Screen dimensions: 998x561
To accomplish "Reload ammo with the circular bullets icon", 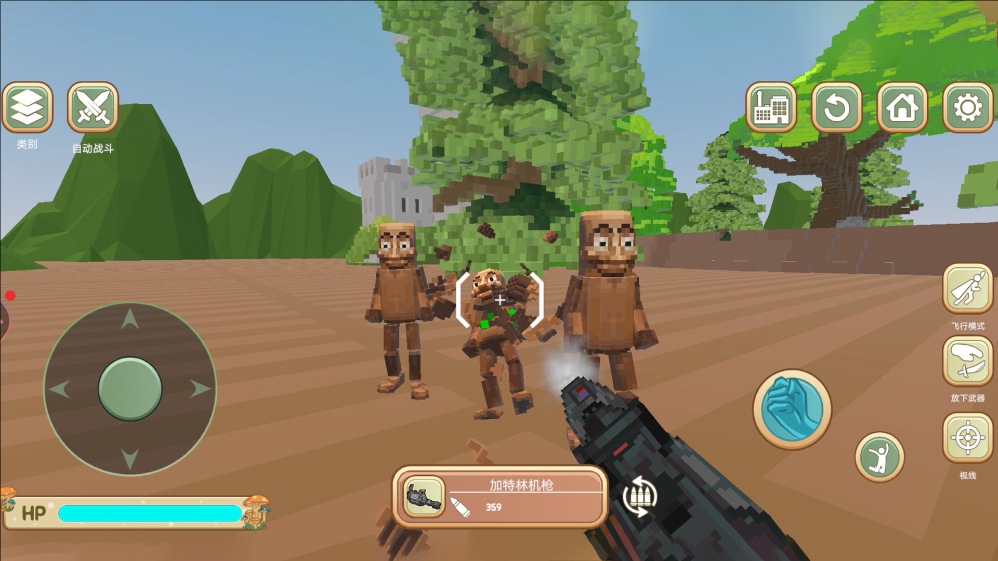I will tap(639, 496).
